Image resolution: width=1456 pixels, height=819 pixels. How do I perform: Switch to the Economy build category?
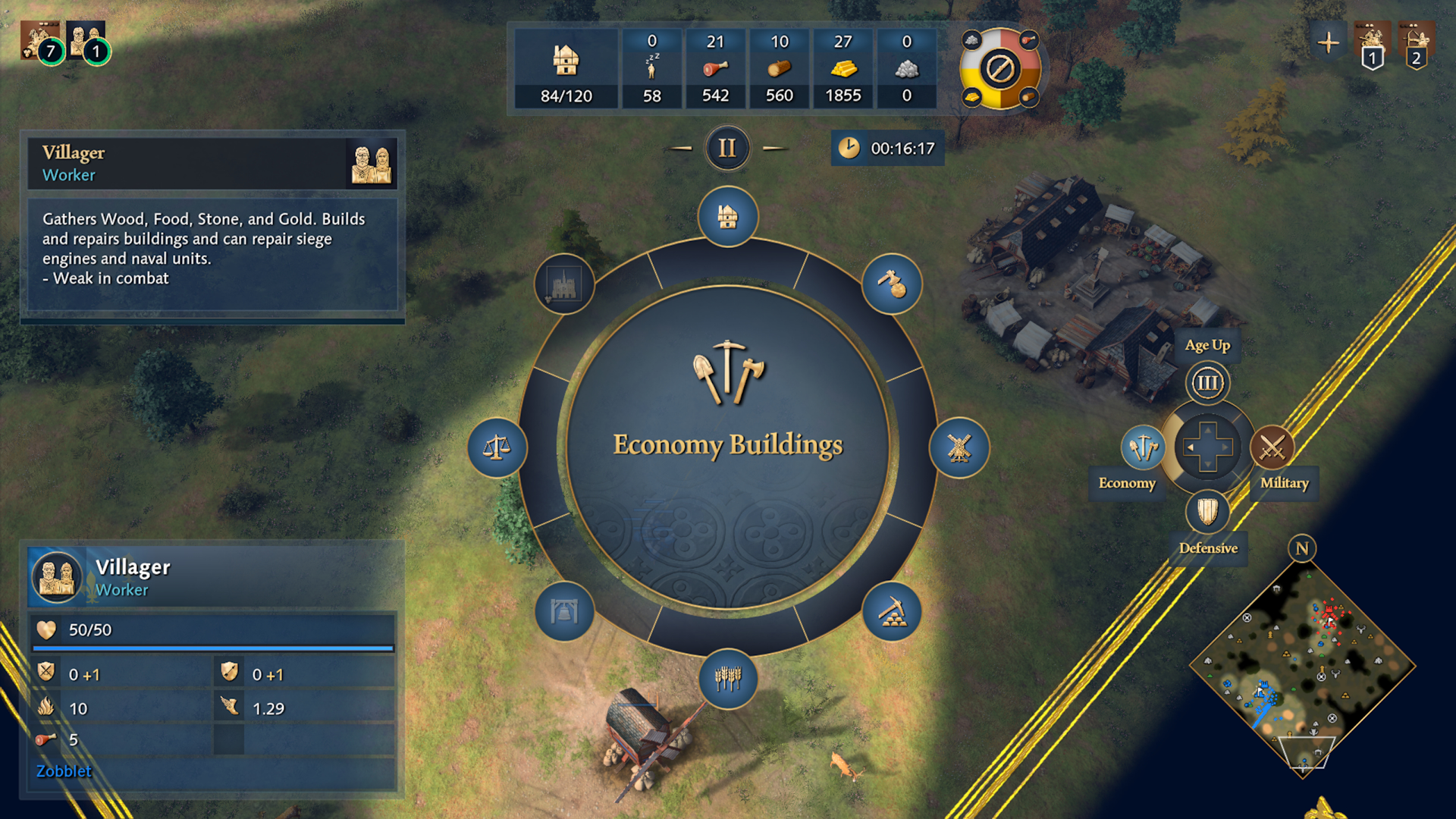tap(1143, 447)
